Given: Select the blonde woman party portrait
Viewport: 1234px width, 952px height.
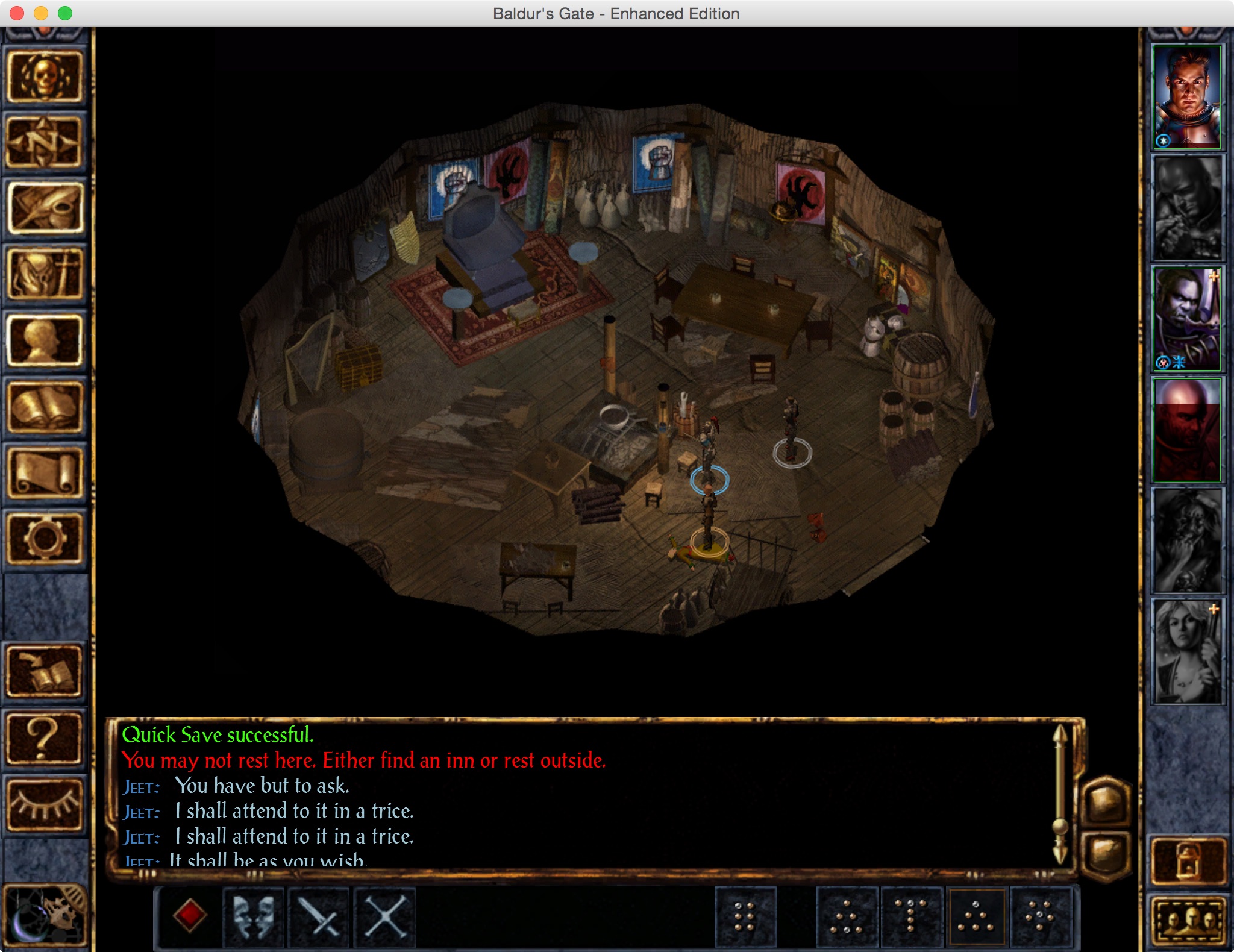Looking at the screenshot, I should click(x=1186, y=652).
